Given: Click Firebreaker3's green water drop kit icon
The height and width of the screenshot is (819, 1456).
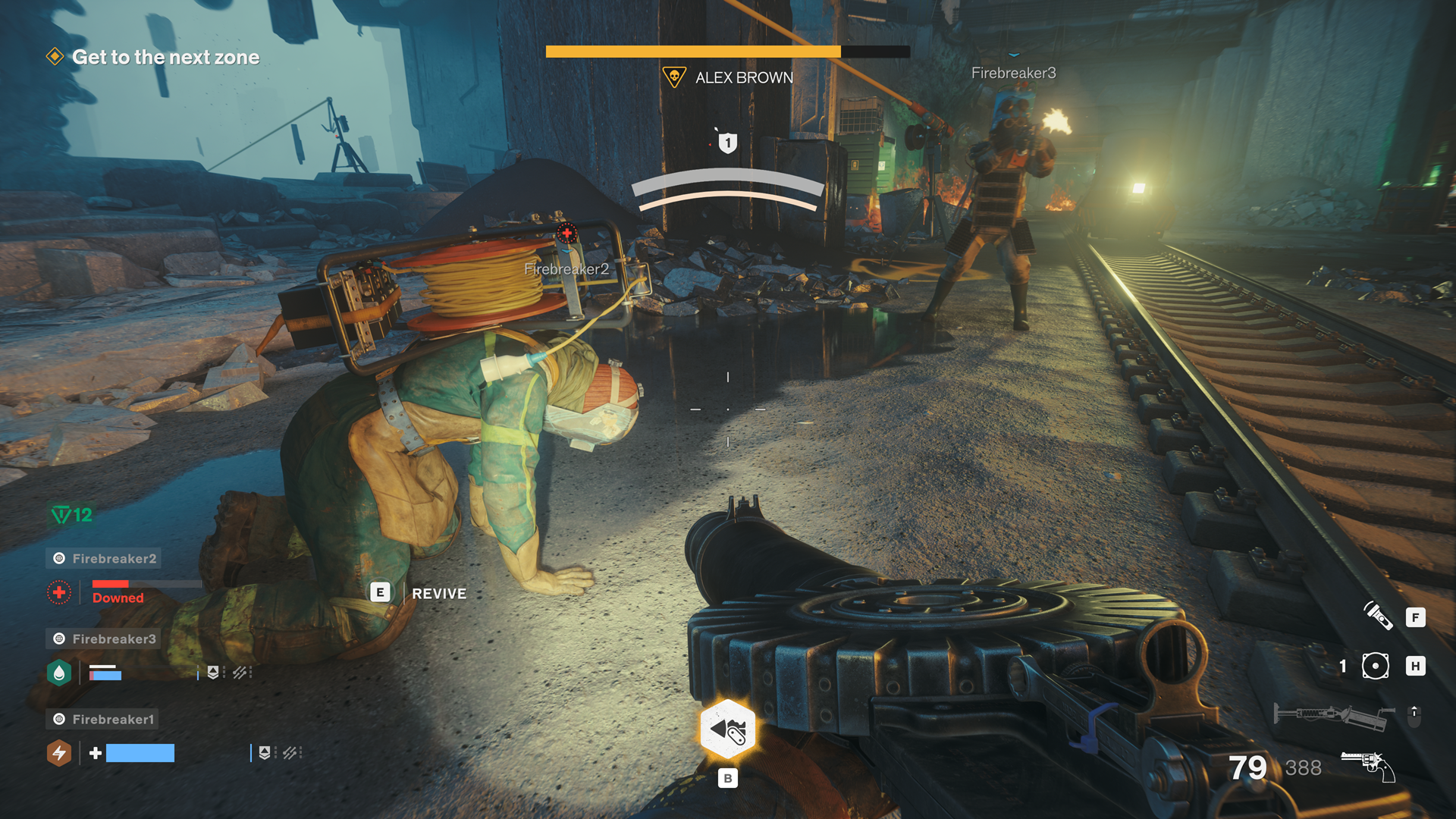Looking at the screenshot, I should 59,673.
